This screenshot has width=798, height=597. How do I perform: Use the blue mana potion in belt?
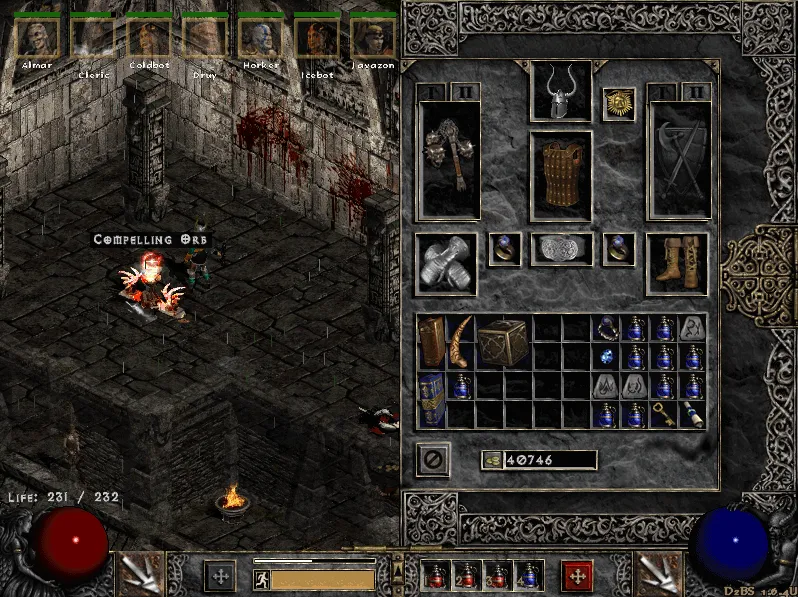527,577
